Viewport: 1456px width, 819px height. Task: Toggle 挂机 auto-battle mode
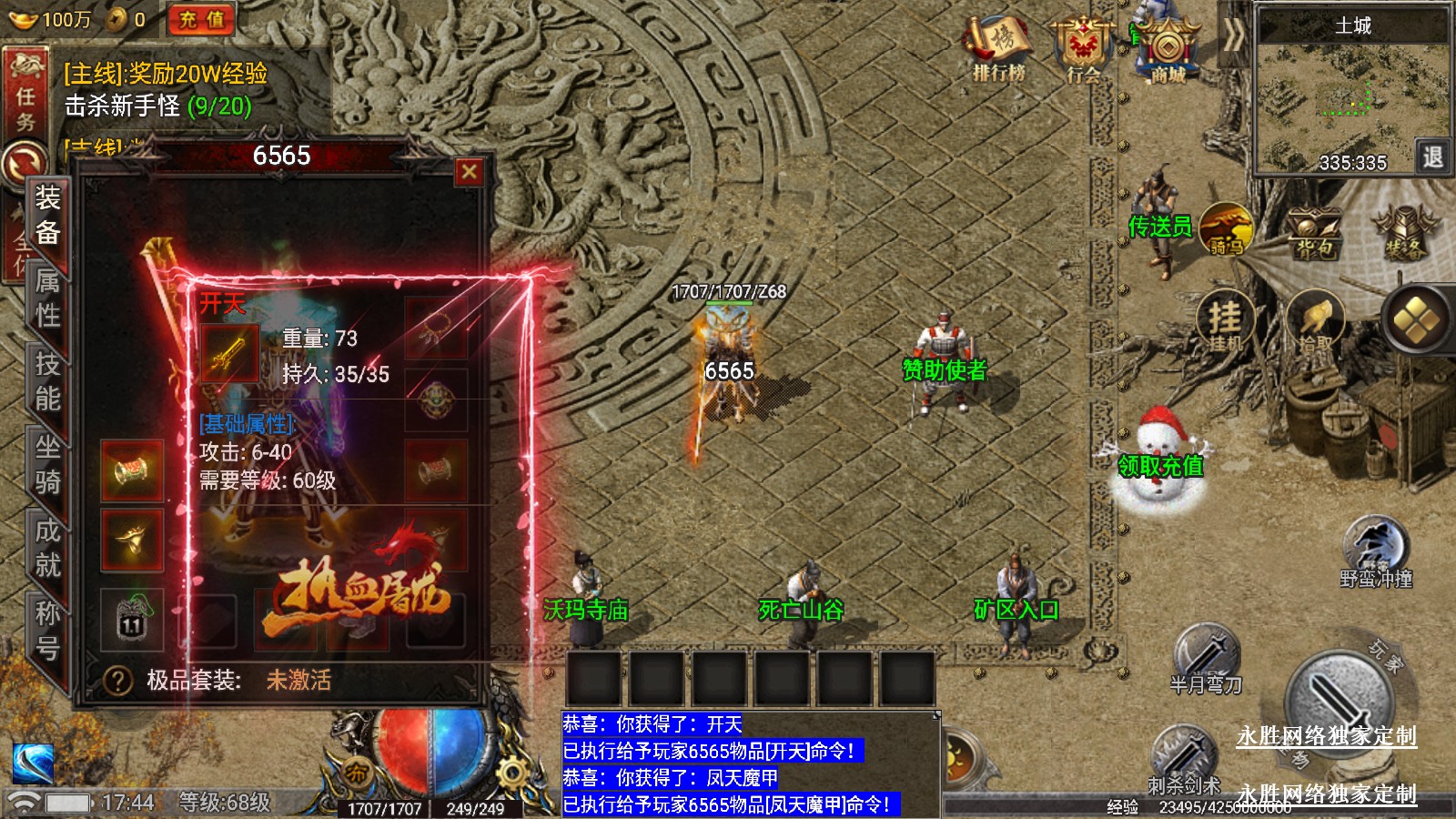(1225, 322)
